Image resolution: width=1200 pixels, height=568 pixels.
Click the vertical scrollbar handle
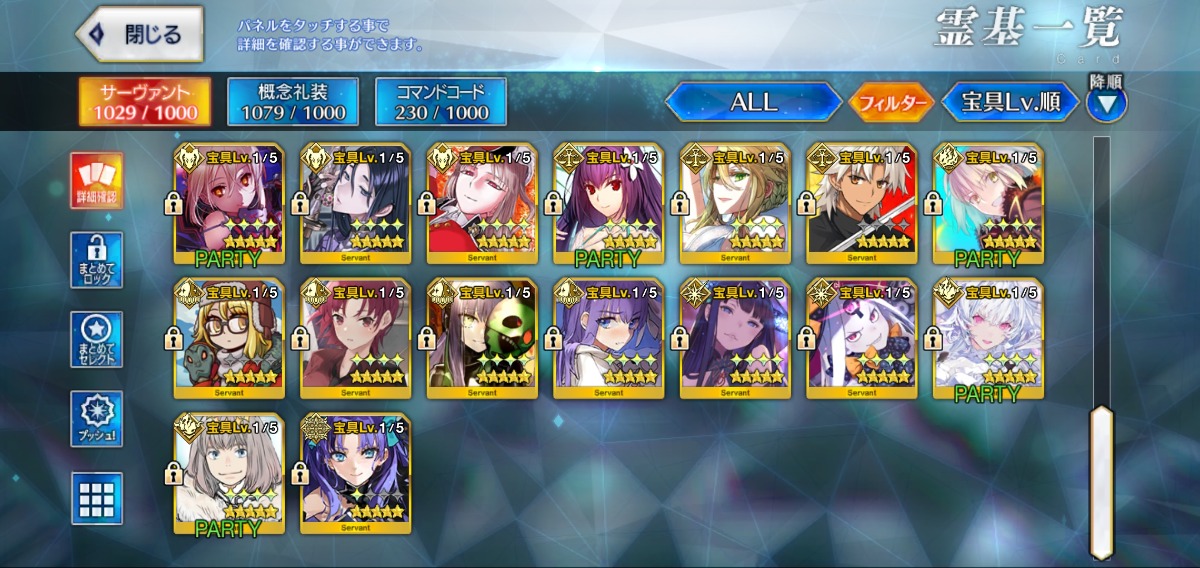[x=1102, y=480]
